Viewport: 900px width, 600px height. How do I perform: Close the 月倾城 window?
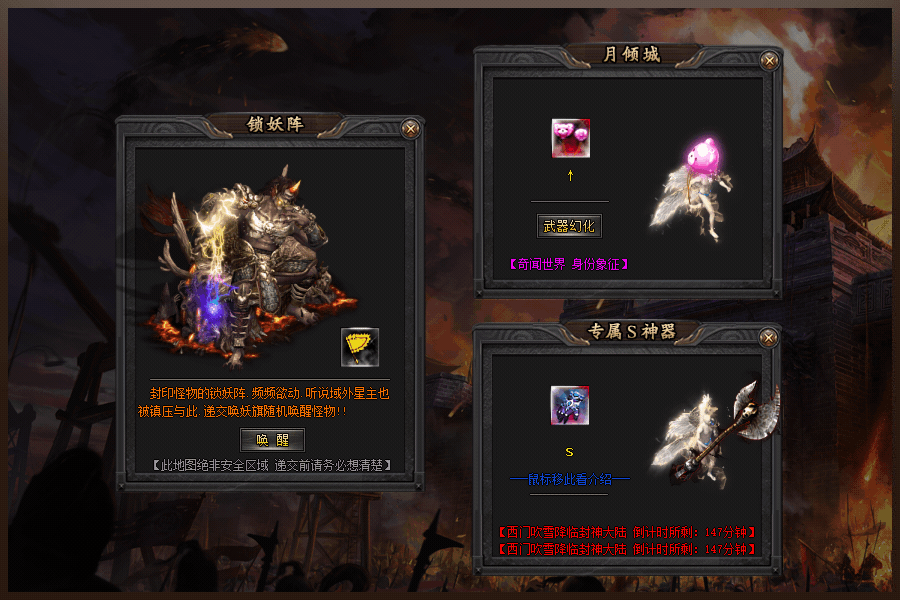tap(769, 60)
